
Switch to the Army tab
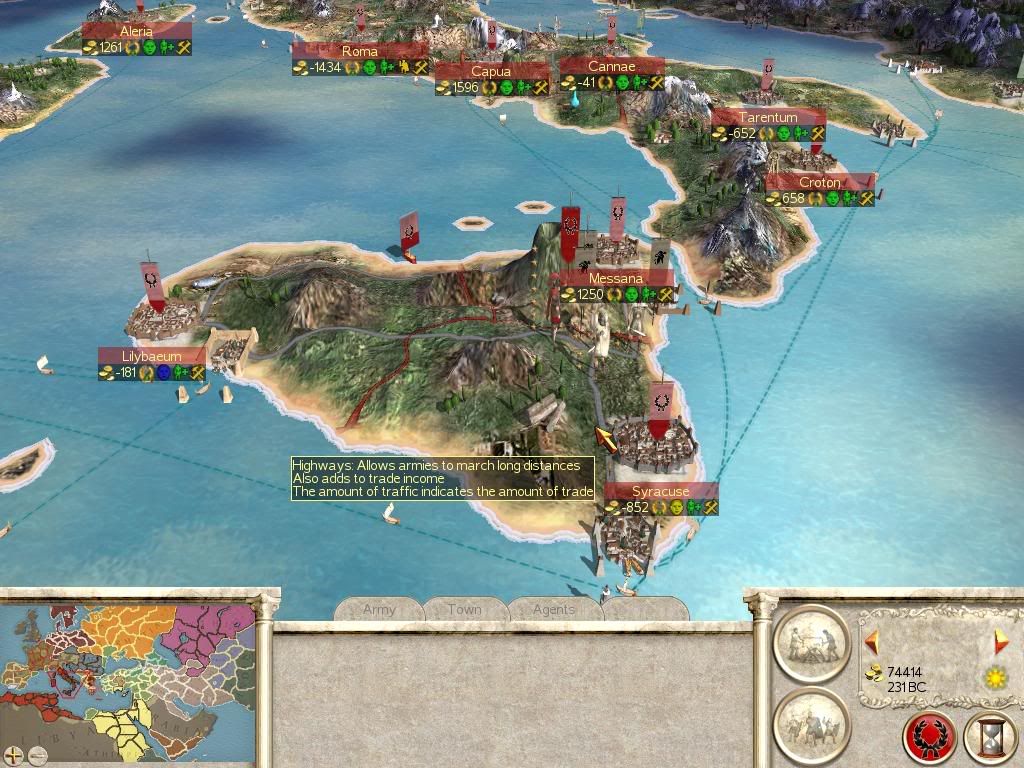click(379, 609)
